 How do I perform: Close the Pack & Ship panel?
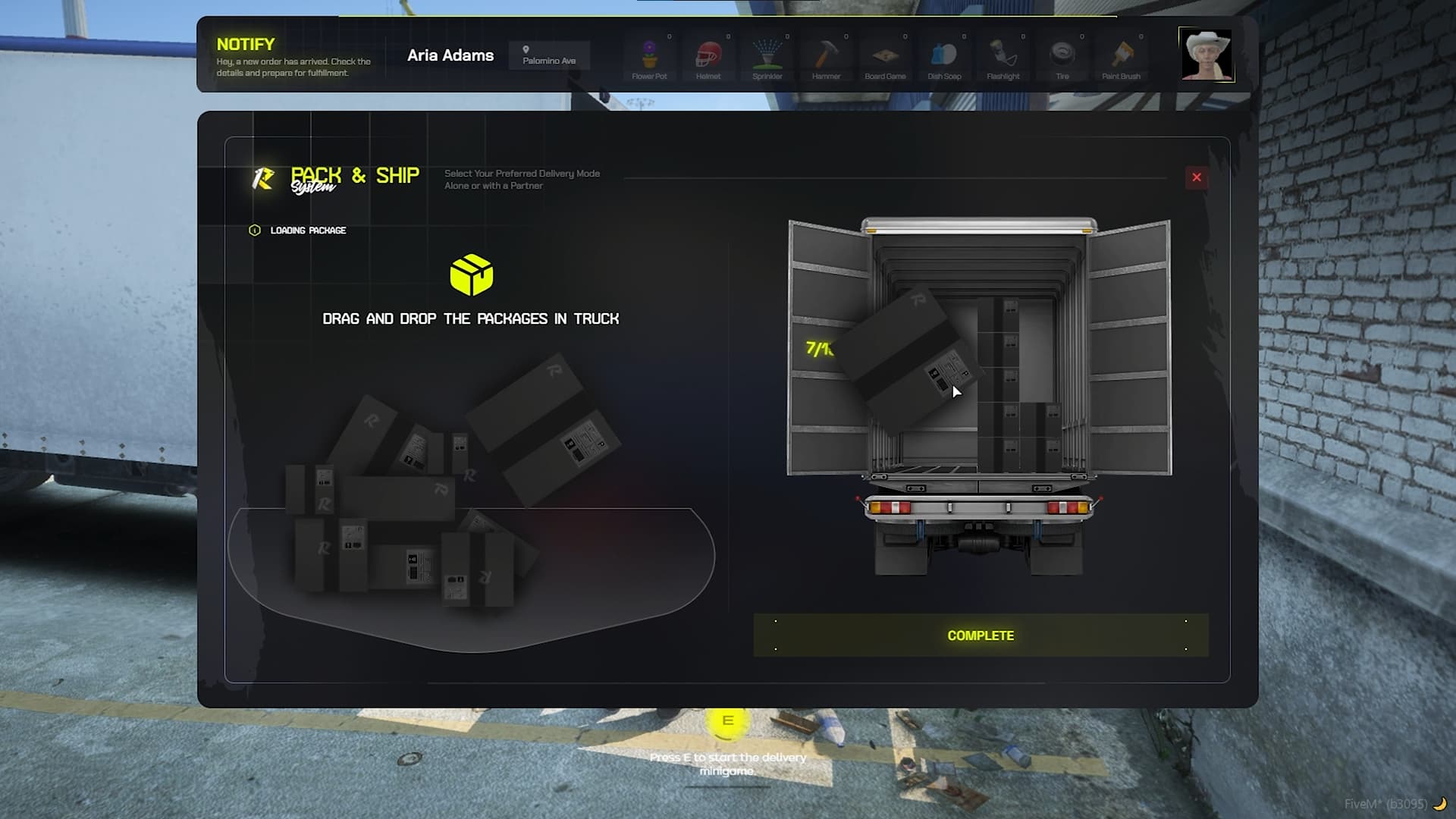(1197, 177)
